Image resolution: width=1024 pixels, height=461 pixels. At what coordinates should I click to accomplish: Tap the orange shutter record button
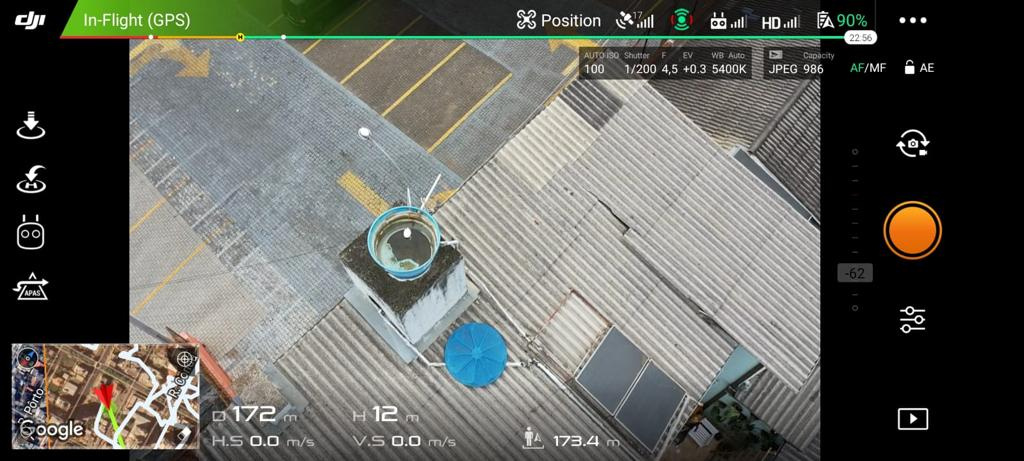click(912, 231)
